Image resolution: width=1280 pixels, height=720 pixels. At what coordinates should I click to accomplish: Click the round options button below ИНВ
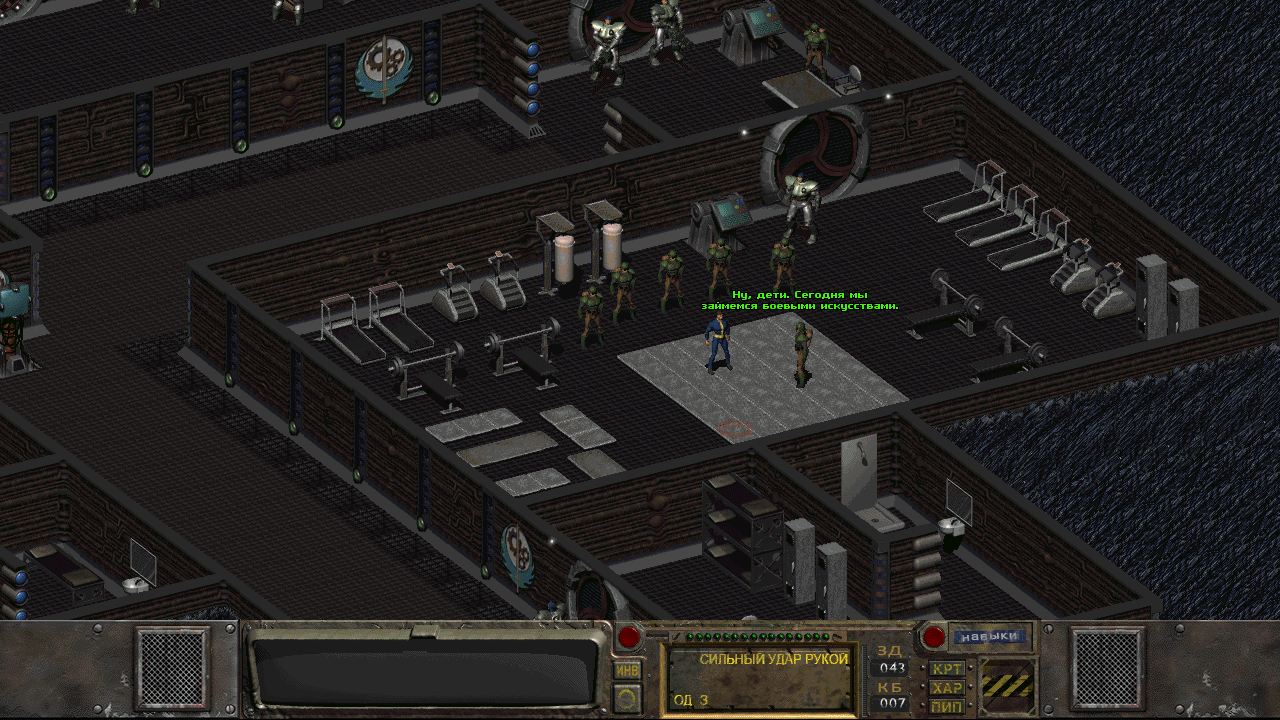628,697
